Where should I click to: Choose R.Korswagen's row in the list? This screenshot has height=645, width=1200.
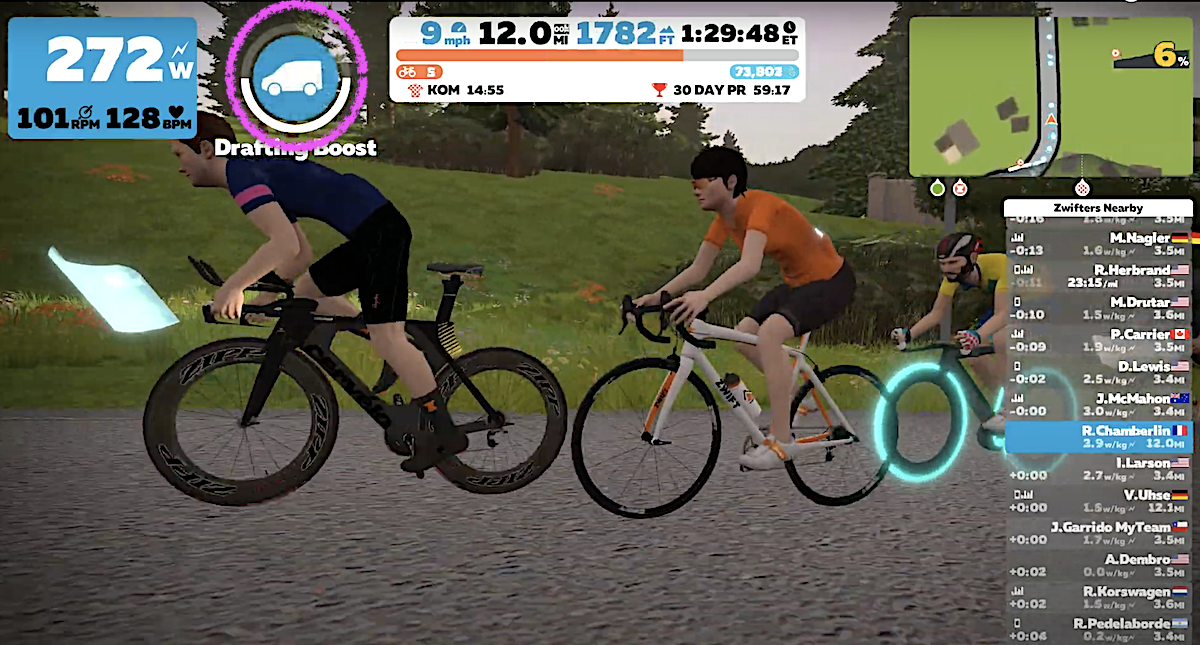[x=1099, y=597]
